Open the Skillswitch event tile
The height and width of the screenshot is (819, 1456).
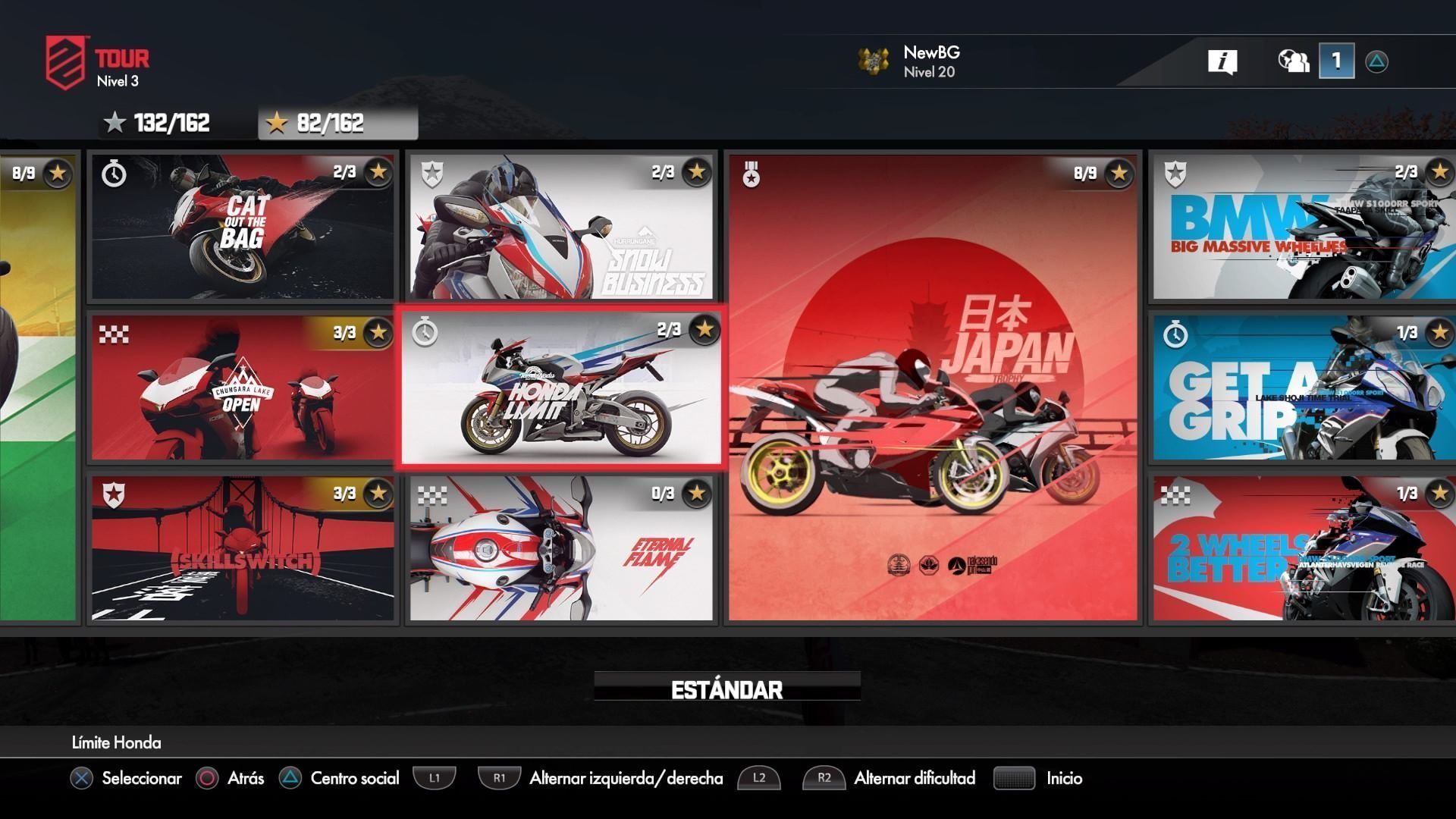(x=243, y=548)
